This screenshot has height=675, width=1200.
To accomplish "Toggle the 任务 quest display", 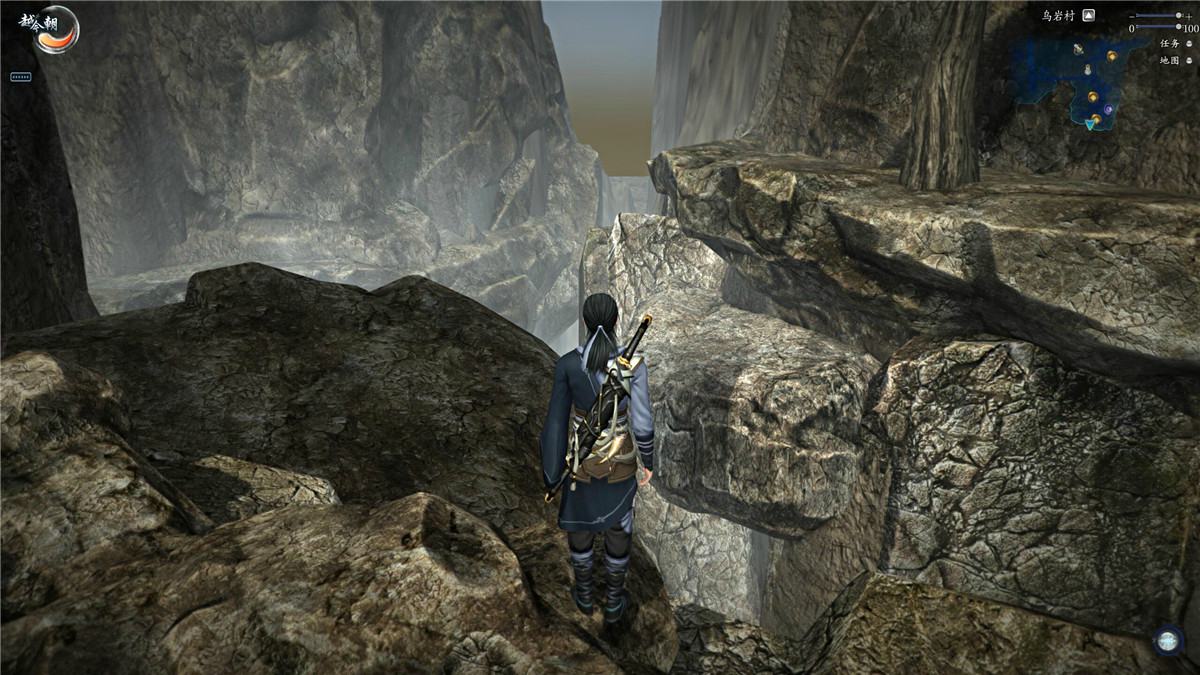I will tap(1191, 44).
